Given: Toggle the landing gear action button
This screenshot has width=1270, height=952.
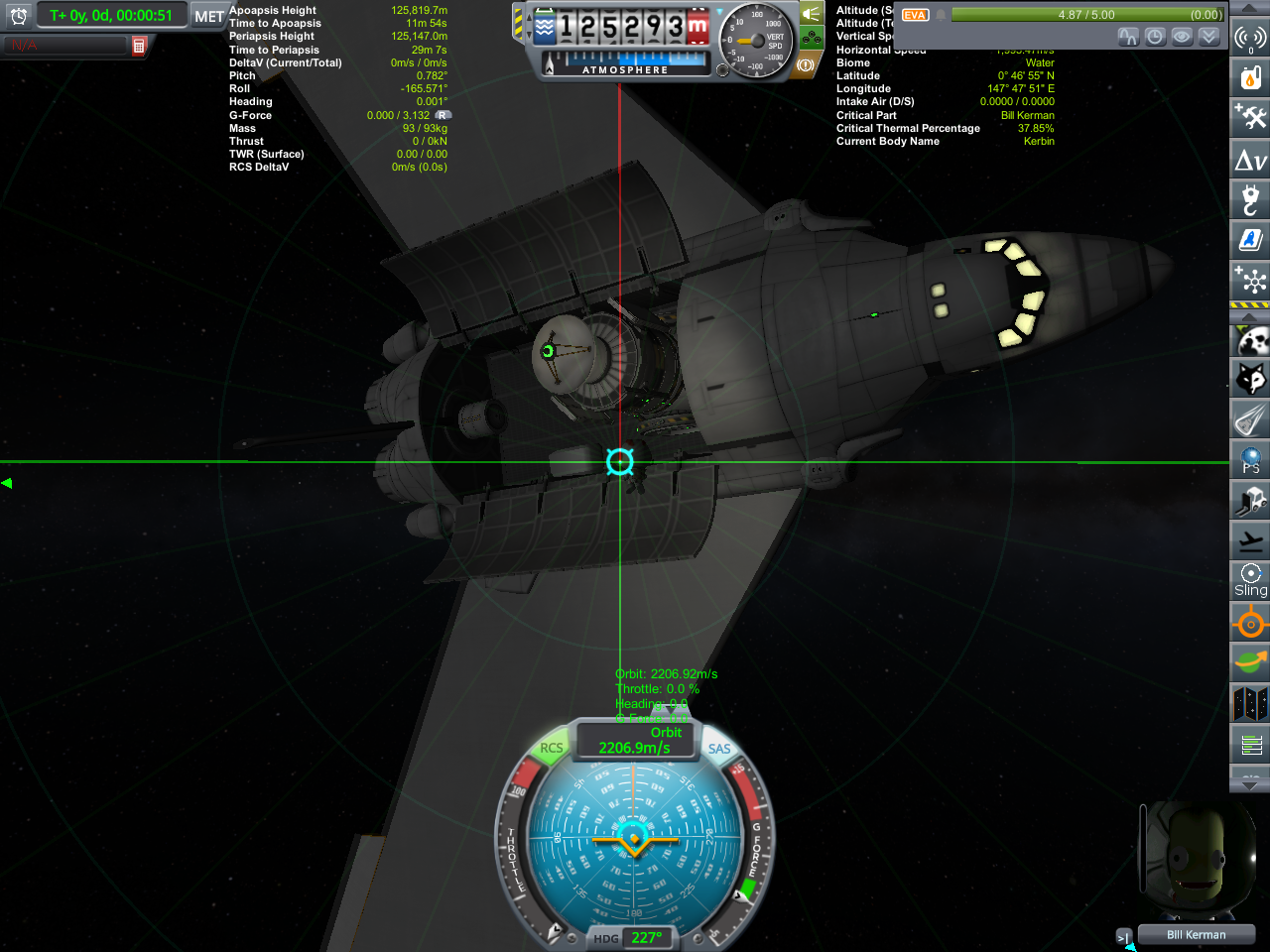Looking at the screenshot, I should (812, 39).
